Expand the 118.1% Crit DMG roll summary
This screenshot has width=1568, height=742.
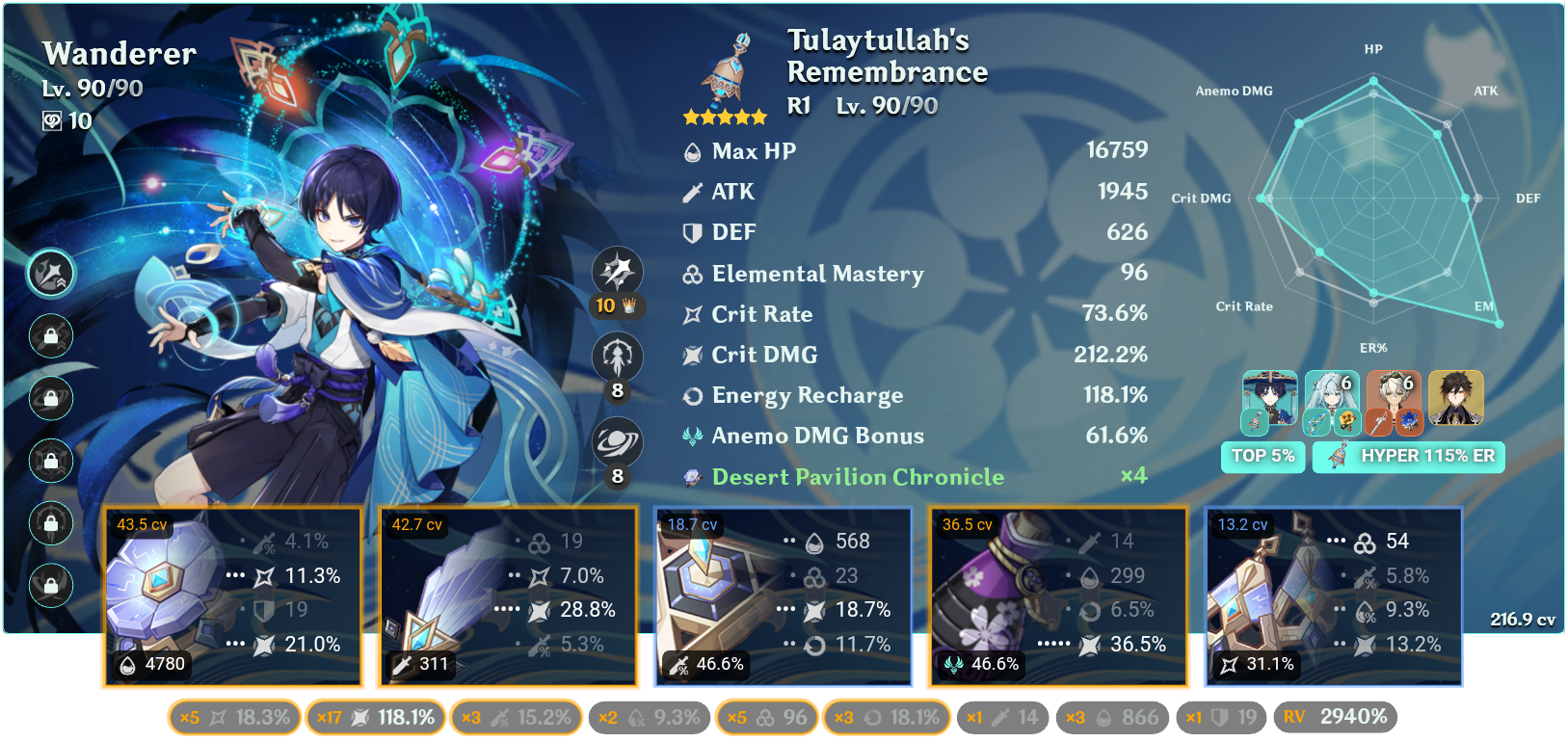click(x=375, y=717)
